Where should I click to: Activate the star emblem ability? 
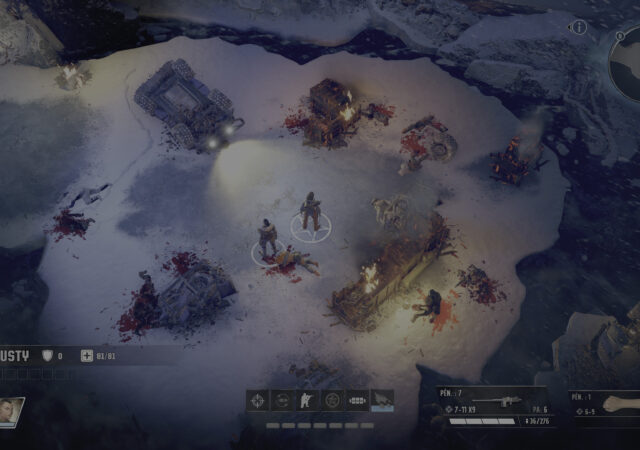click(x=332, y=401)
